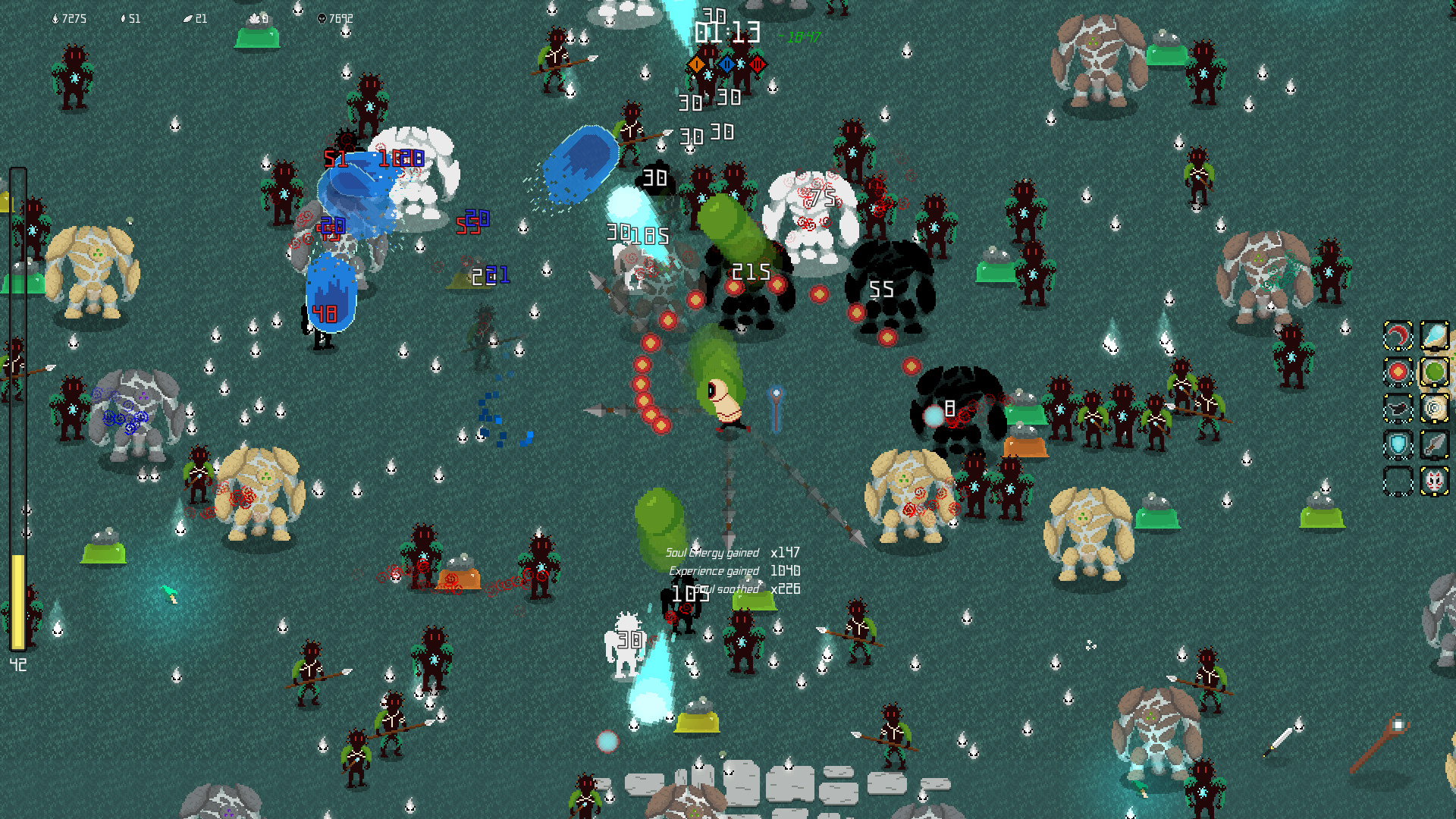
Task: Open the feather counter showing 21
Action: tap(194, 18)
